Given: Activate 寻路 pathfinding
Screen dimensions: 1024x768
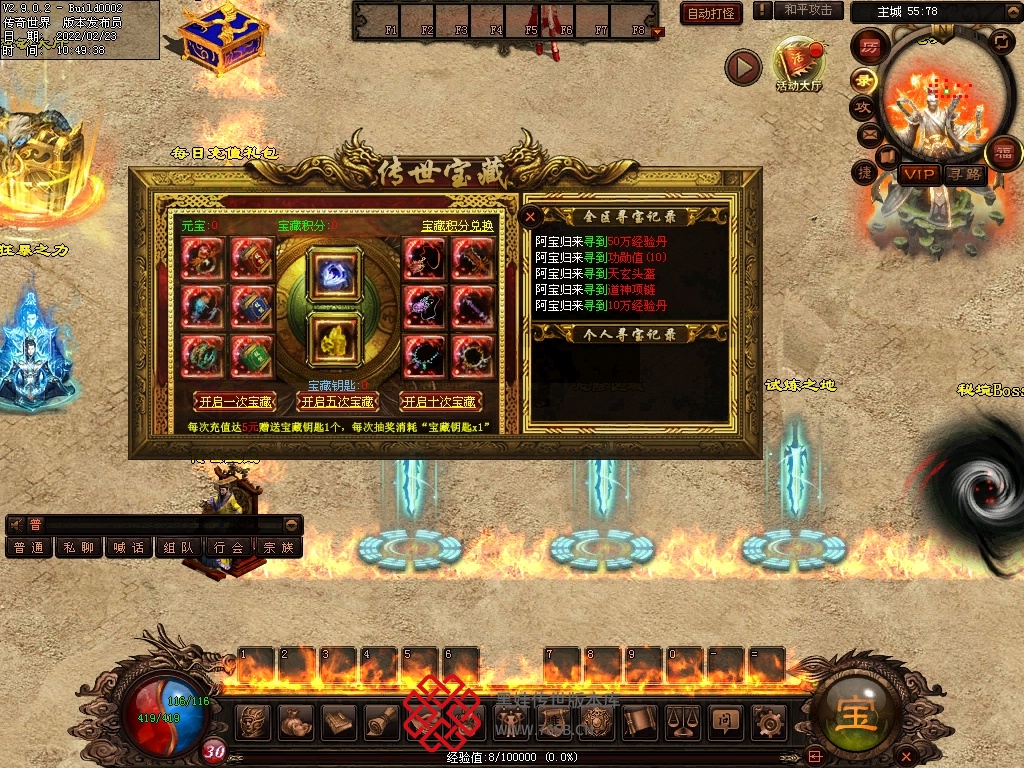Looking at the screenshot, I should (965, 174).
